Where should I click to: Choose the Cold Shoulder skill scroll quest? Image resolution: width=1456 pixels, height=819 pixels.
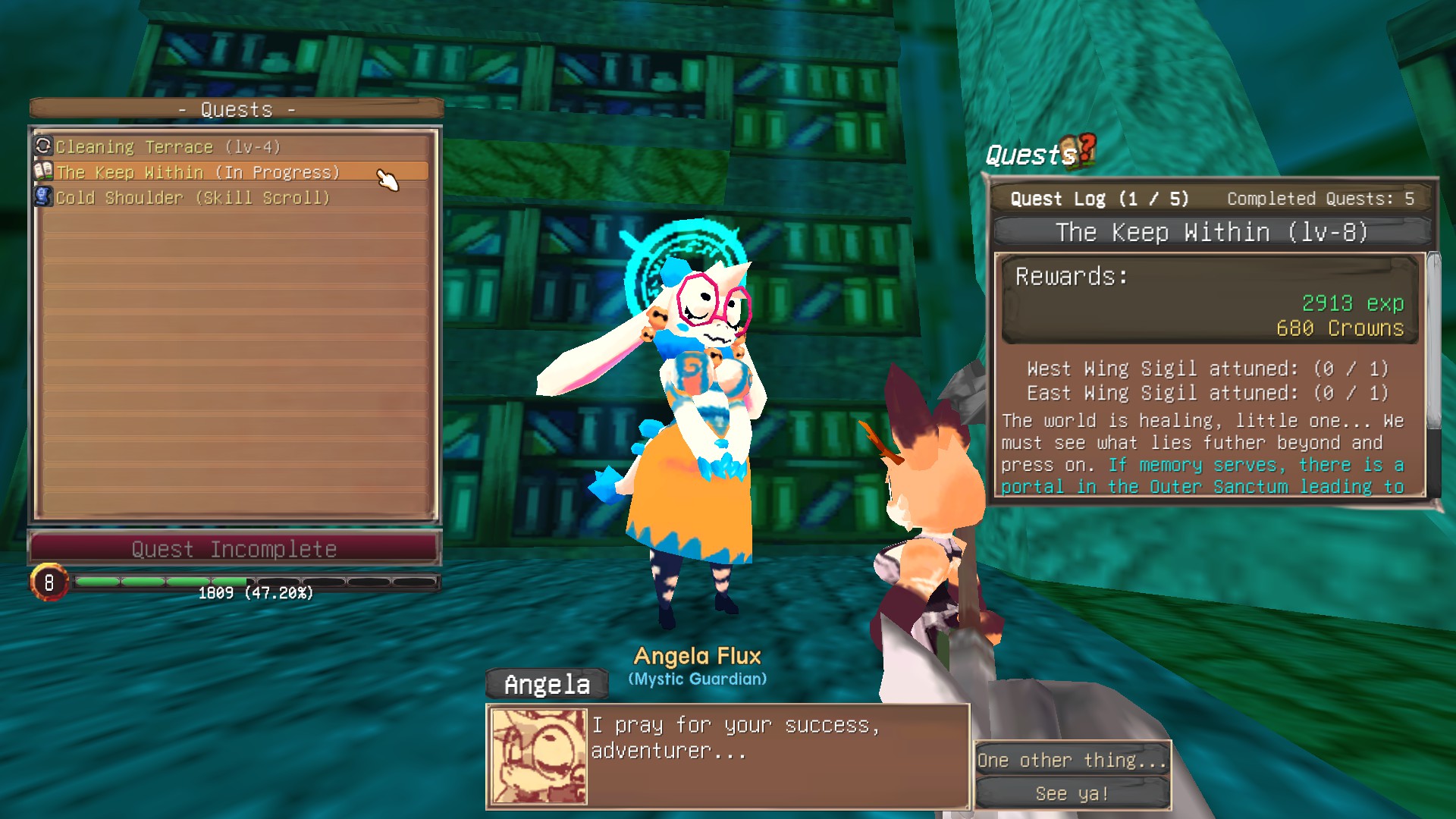[193, 198]
